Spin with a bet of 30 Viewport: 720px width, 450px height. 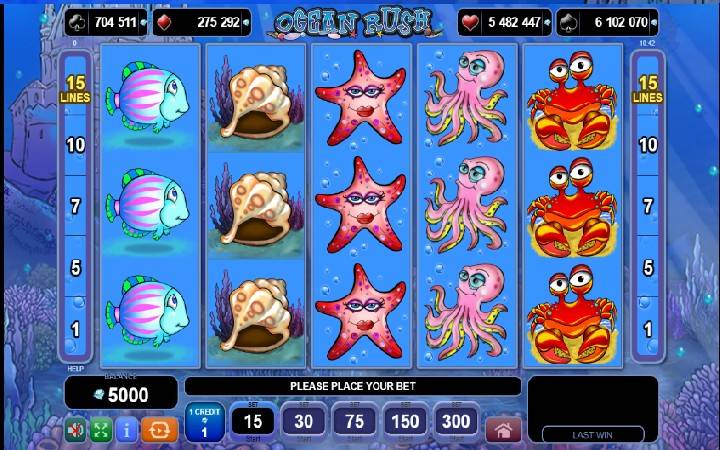tap(303, 423)
